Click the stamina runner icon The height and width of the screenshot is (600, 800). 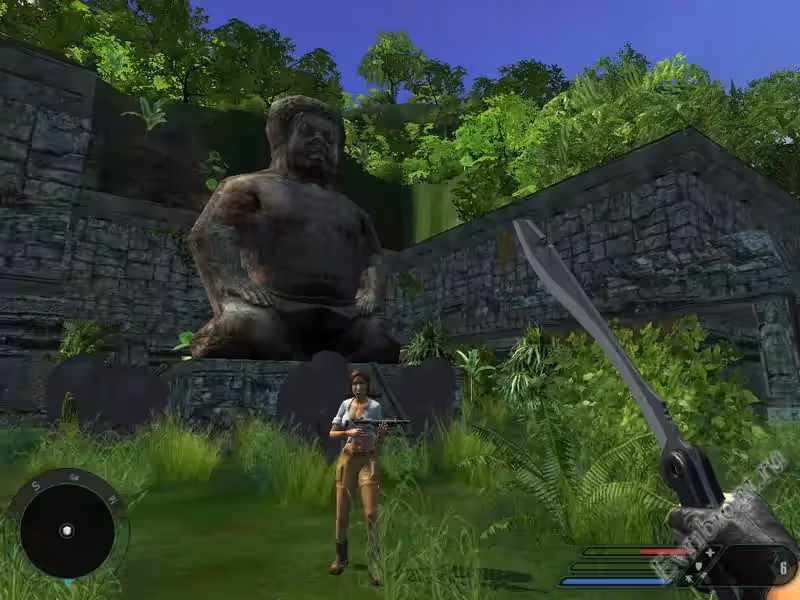690,579
